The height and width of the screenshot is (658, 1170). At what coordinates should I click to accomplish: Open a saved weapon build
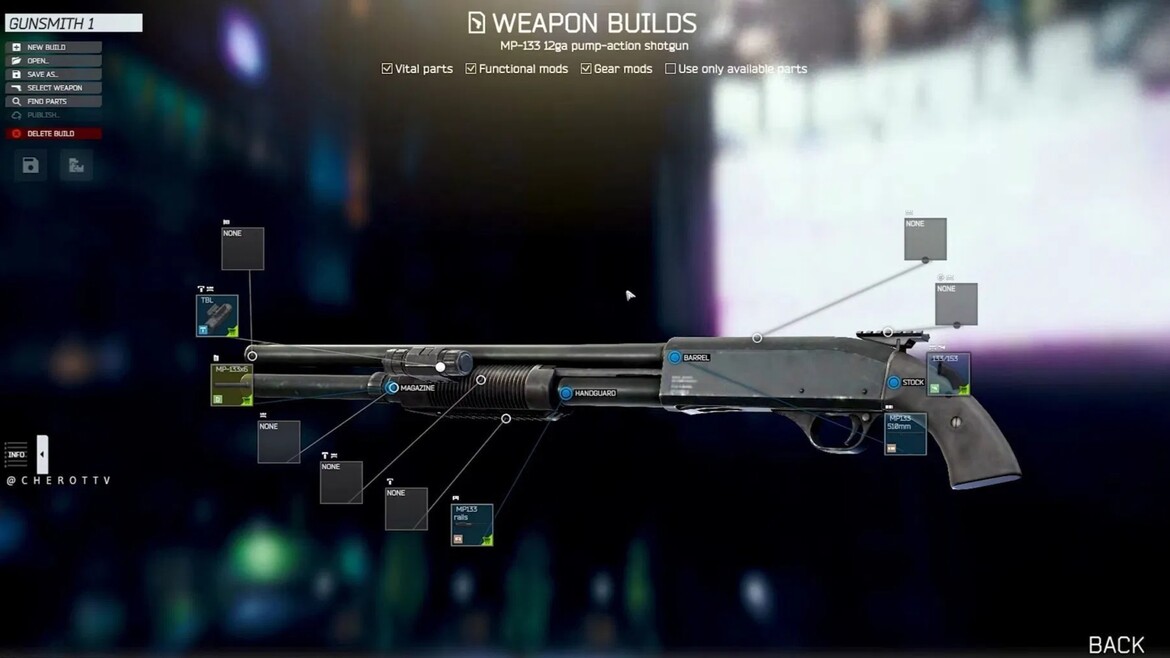point(53,61)
